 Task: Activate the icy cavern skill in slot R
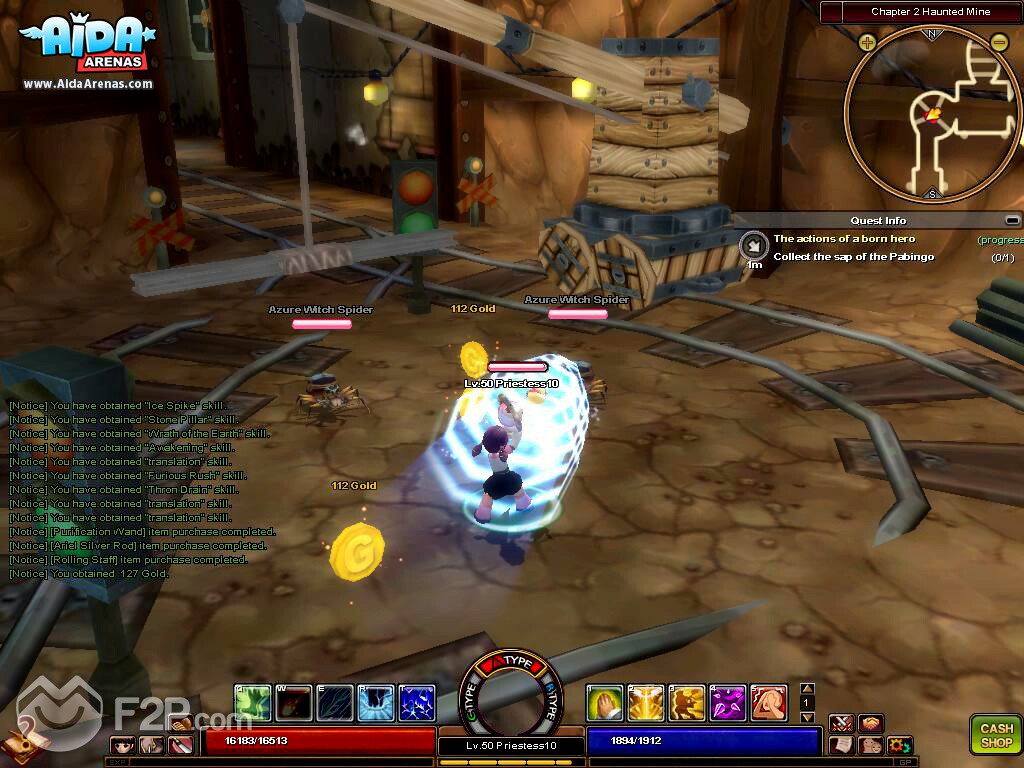coord(376,703)
